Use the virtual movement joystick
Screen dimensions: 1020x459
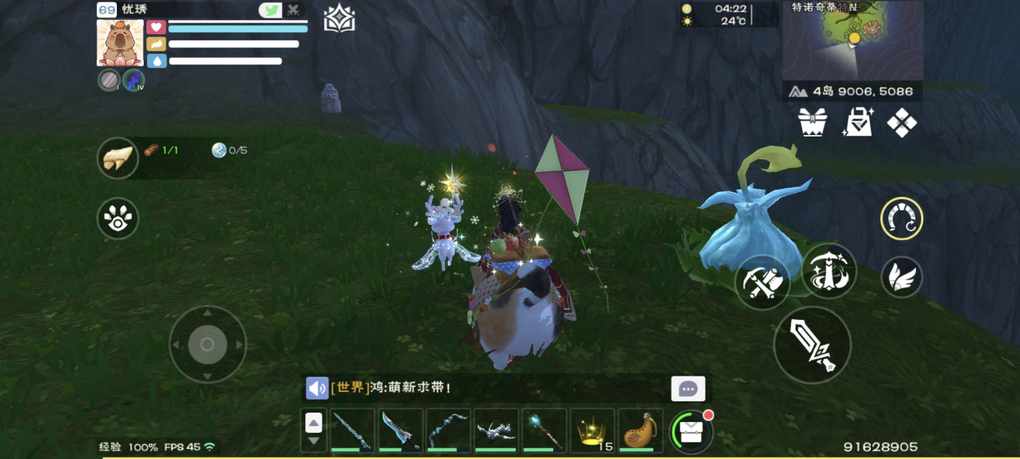(207, 344)
